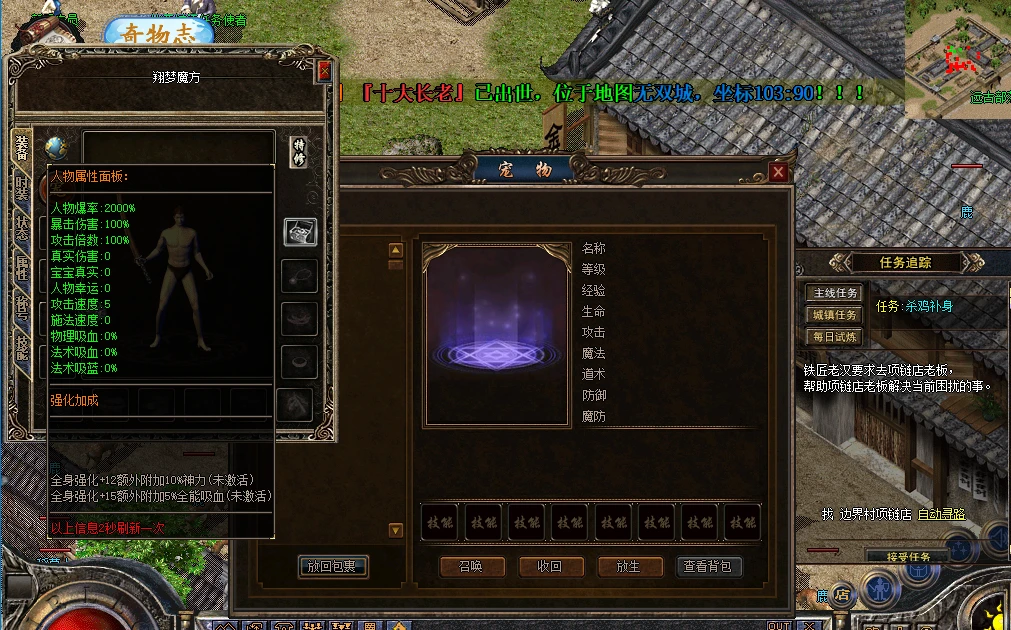Recall the pet with 收回
1011x630 pixels.
pos(549,566)
